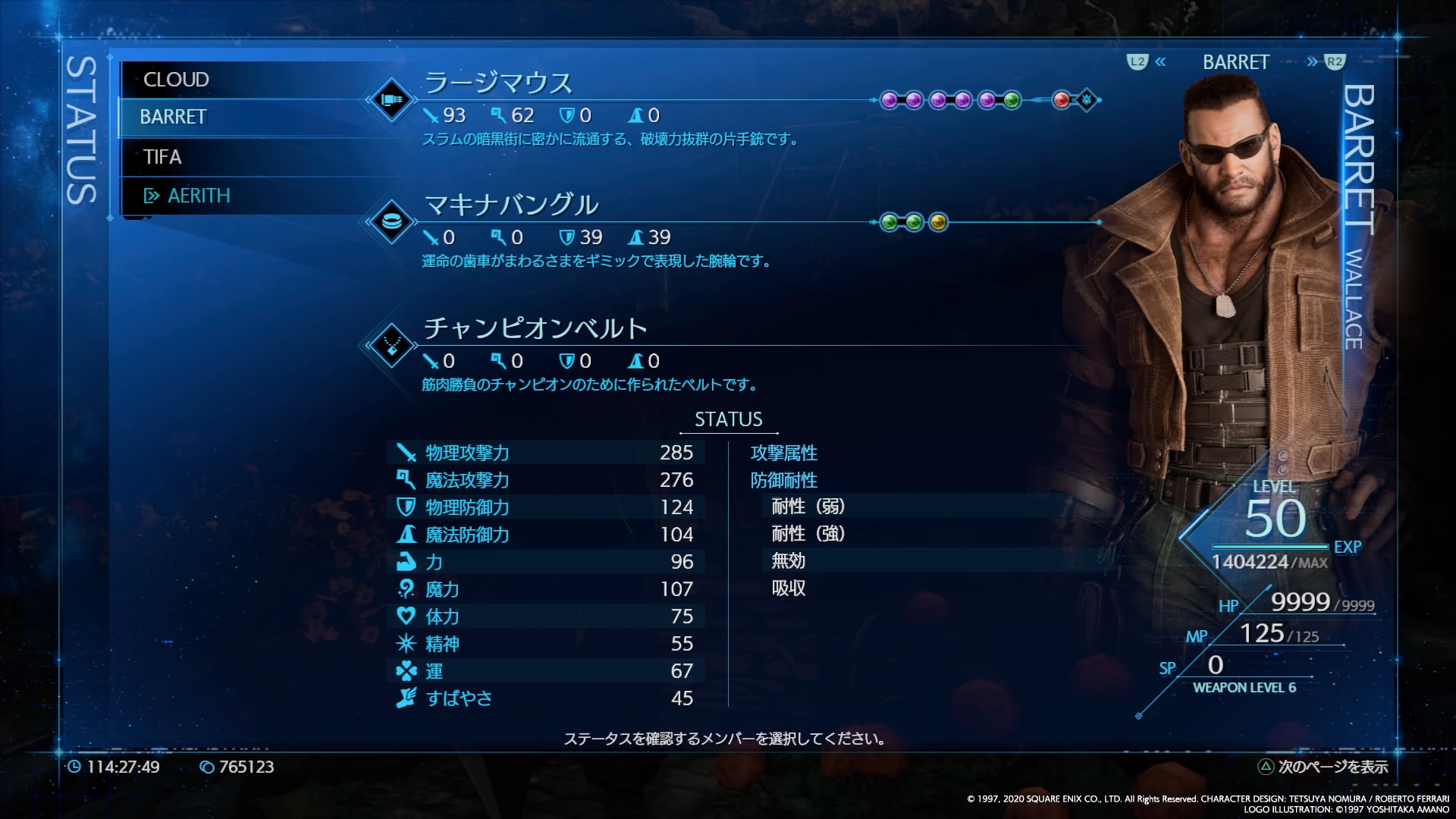Select the 運 luck stat row
Screen dimensions: 1456x819
point(546,671)
